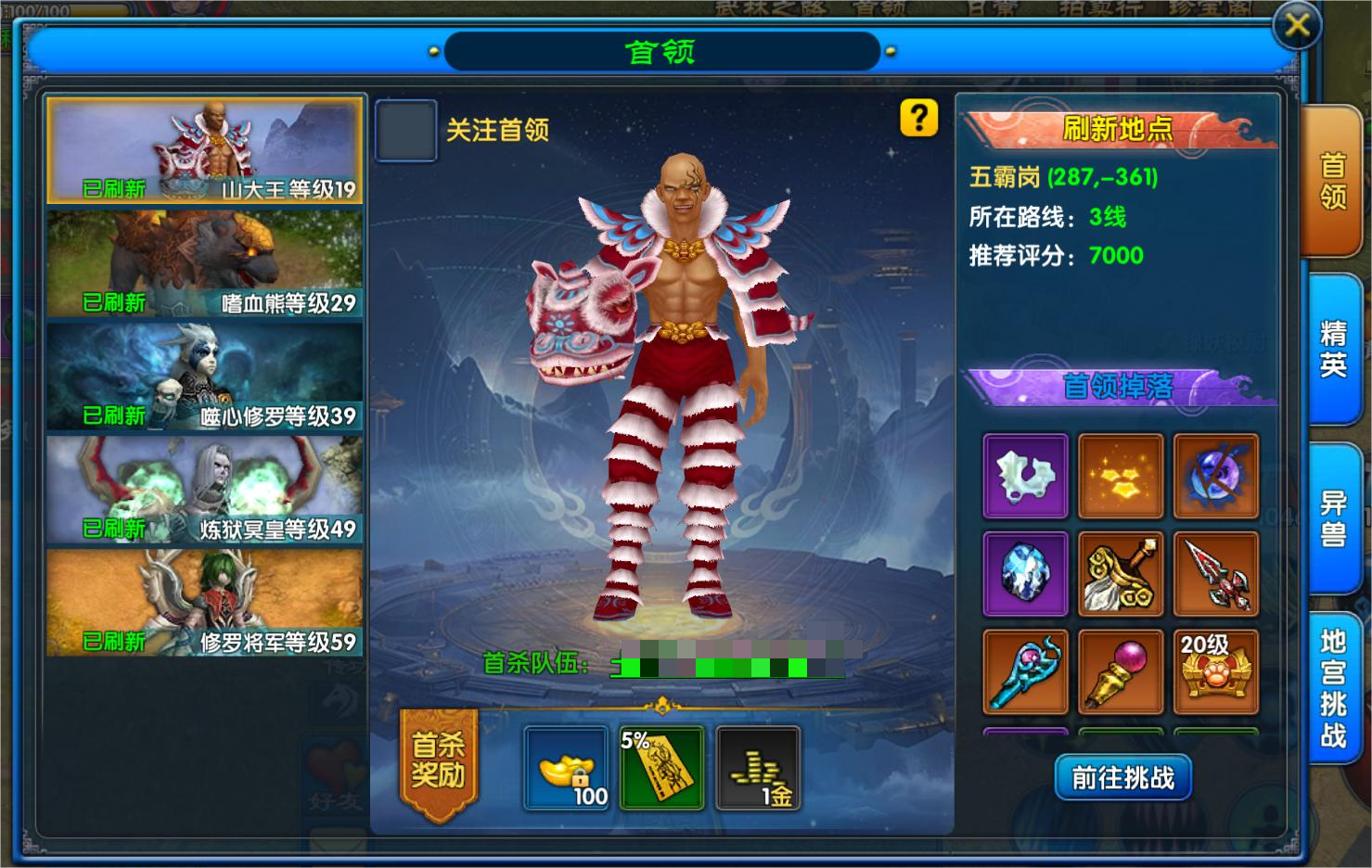Select boss 嗜血熊 等级29
Screen dimensions: 1372x868
pos(205,263)
